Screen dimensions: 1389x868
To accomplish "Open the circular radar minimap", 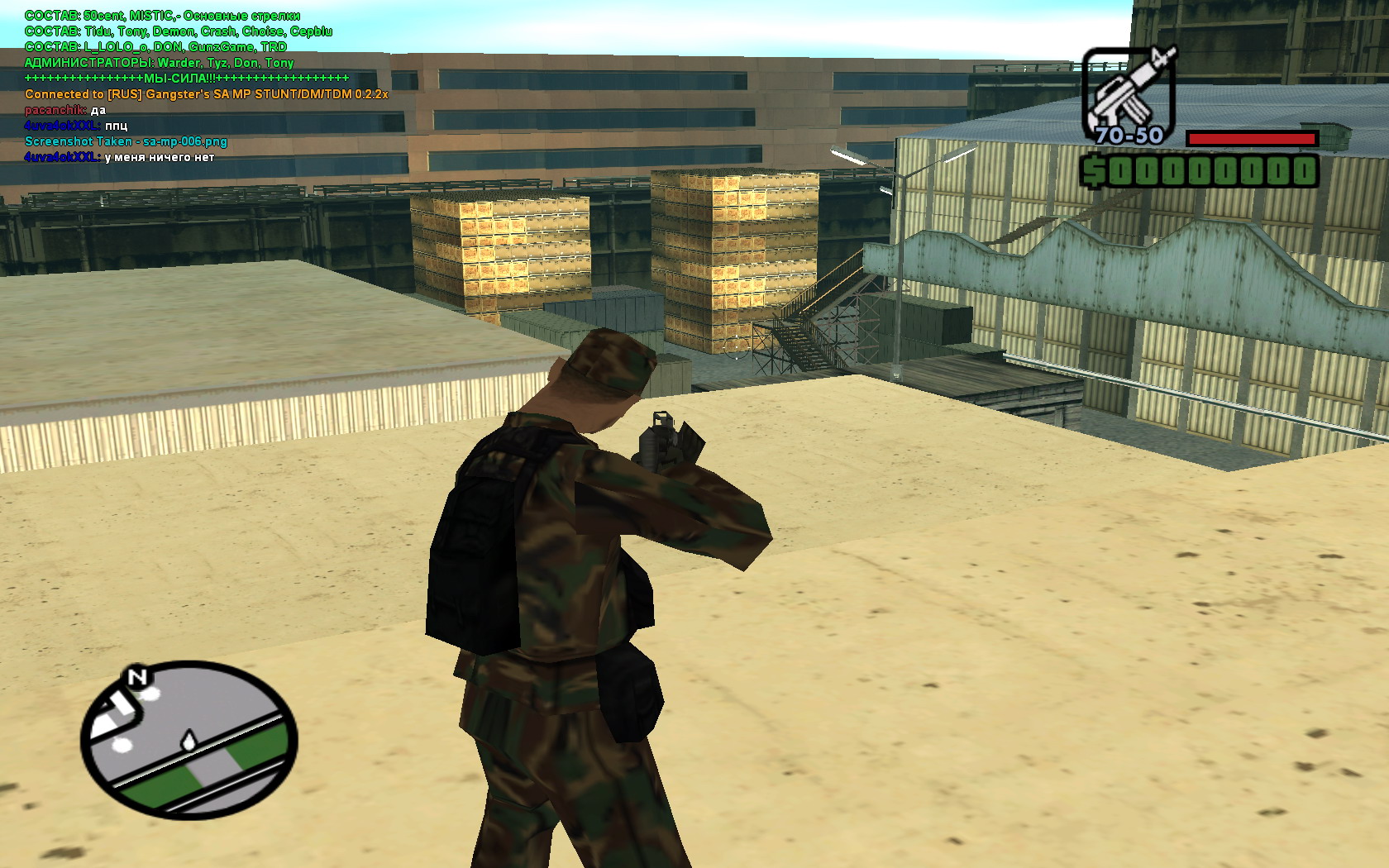I will [189, 740].
